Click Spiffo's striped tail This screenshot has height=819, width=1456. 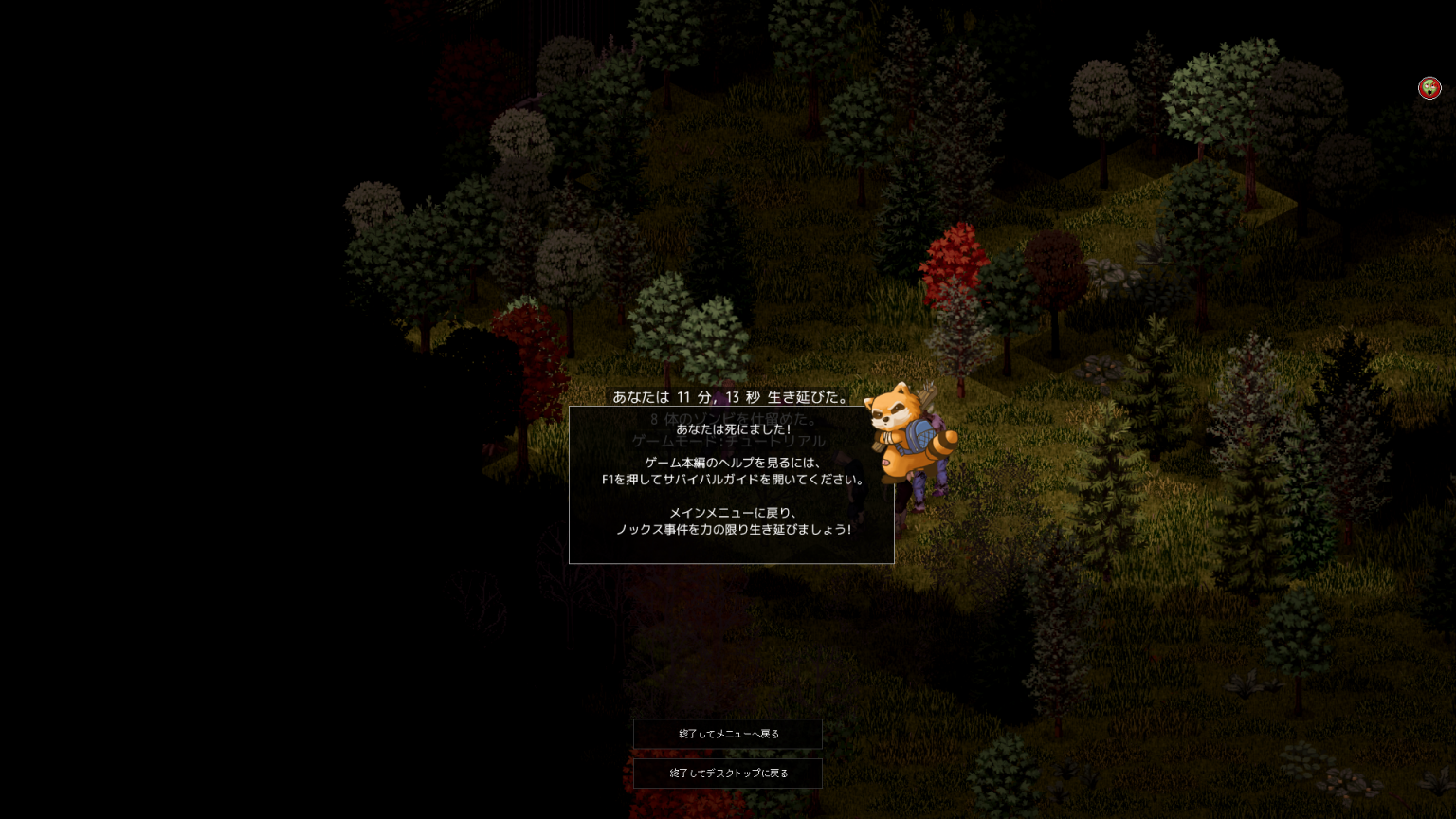click(943, 446)
